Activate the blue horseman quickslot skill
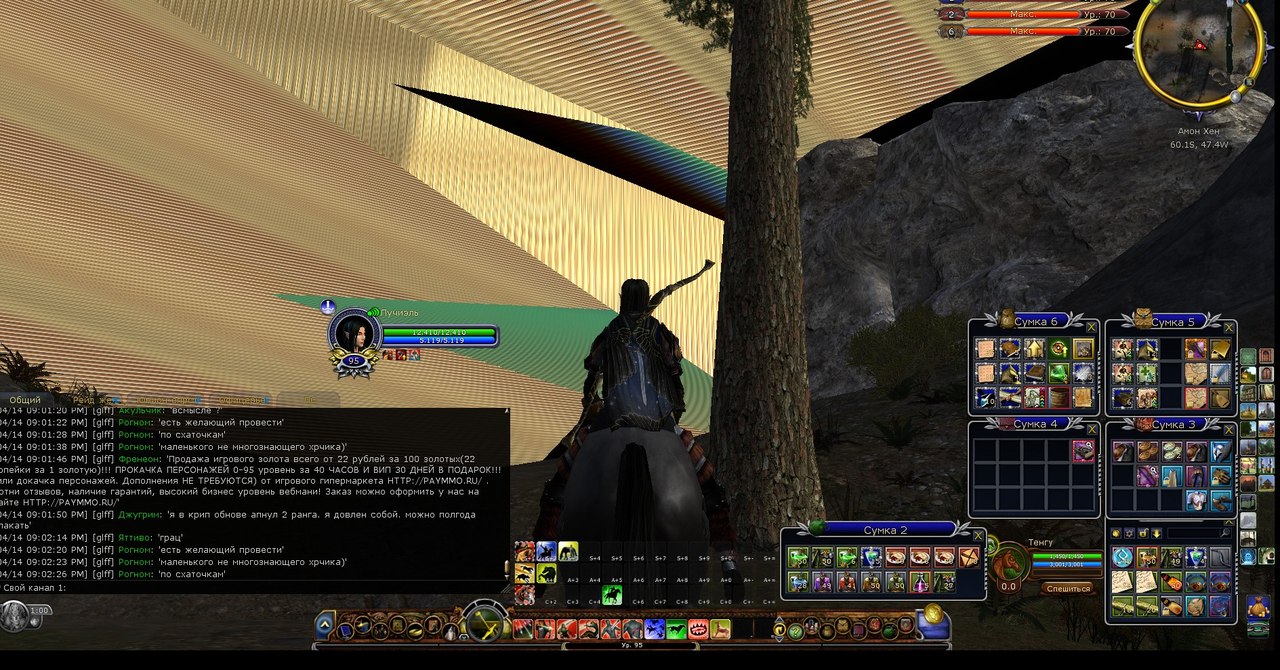Screen dimensions: 1280x670 point(546,551)
